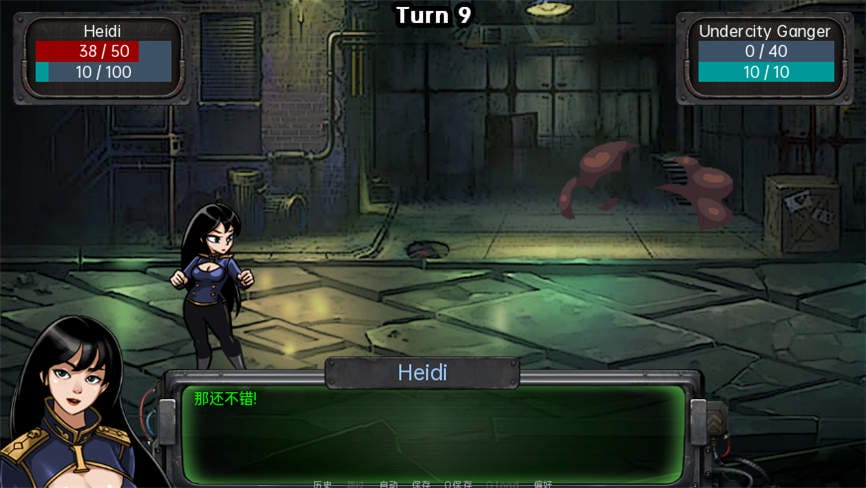The width and height of the screenshot is (866, 488).
Task: Open the 保存 save menu
Action: pyautogui.click(x=421, y=484)
